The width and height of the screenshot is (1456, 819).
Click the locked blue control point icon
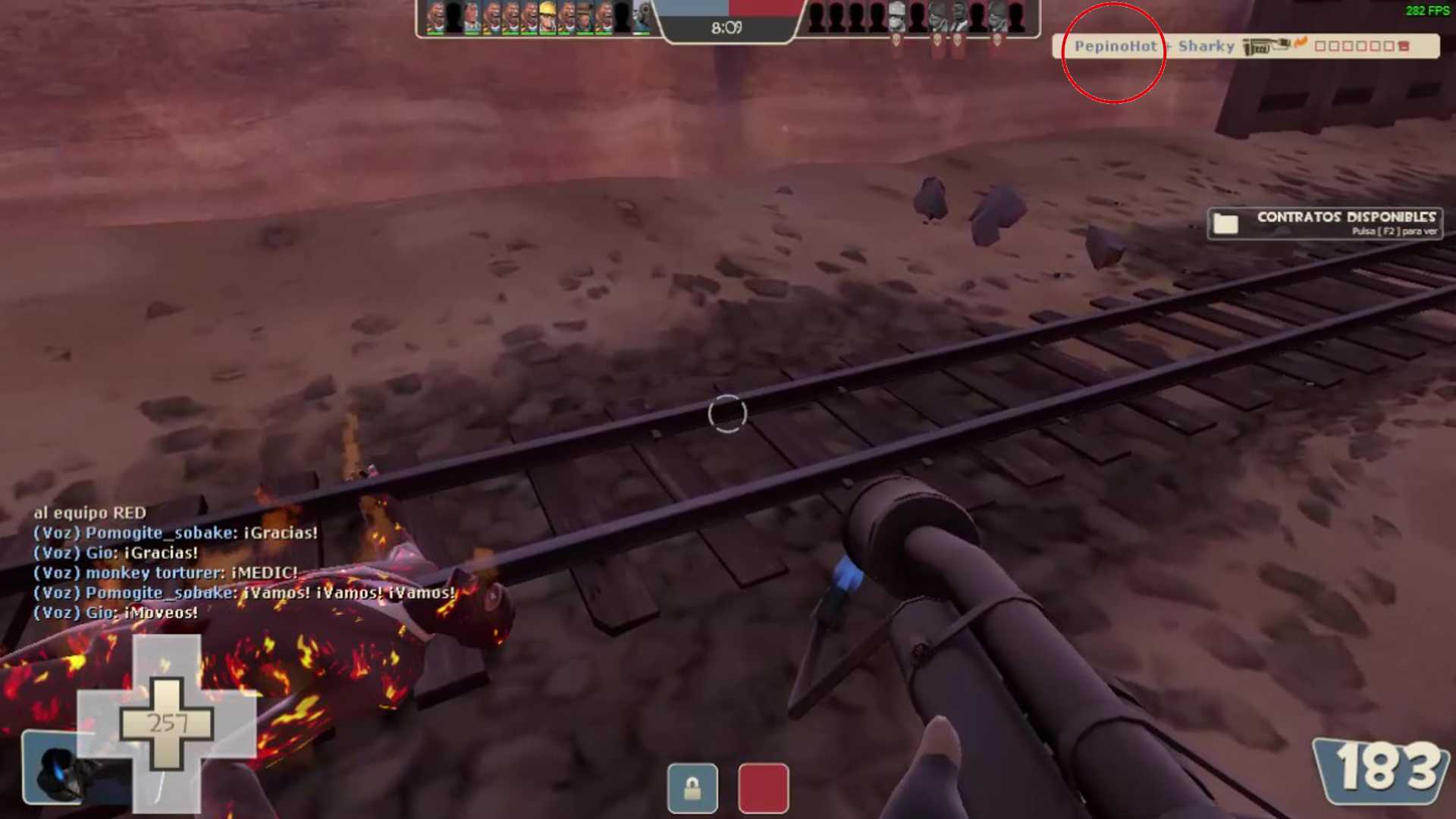click(x=692, y=788)
